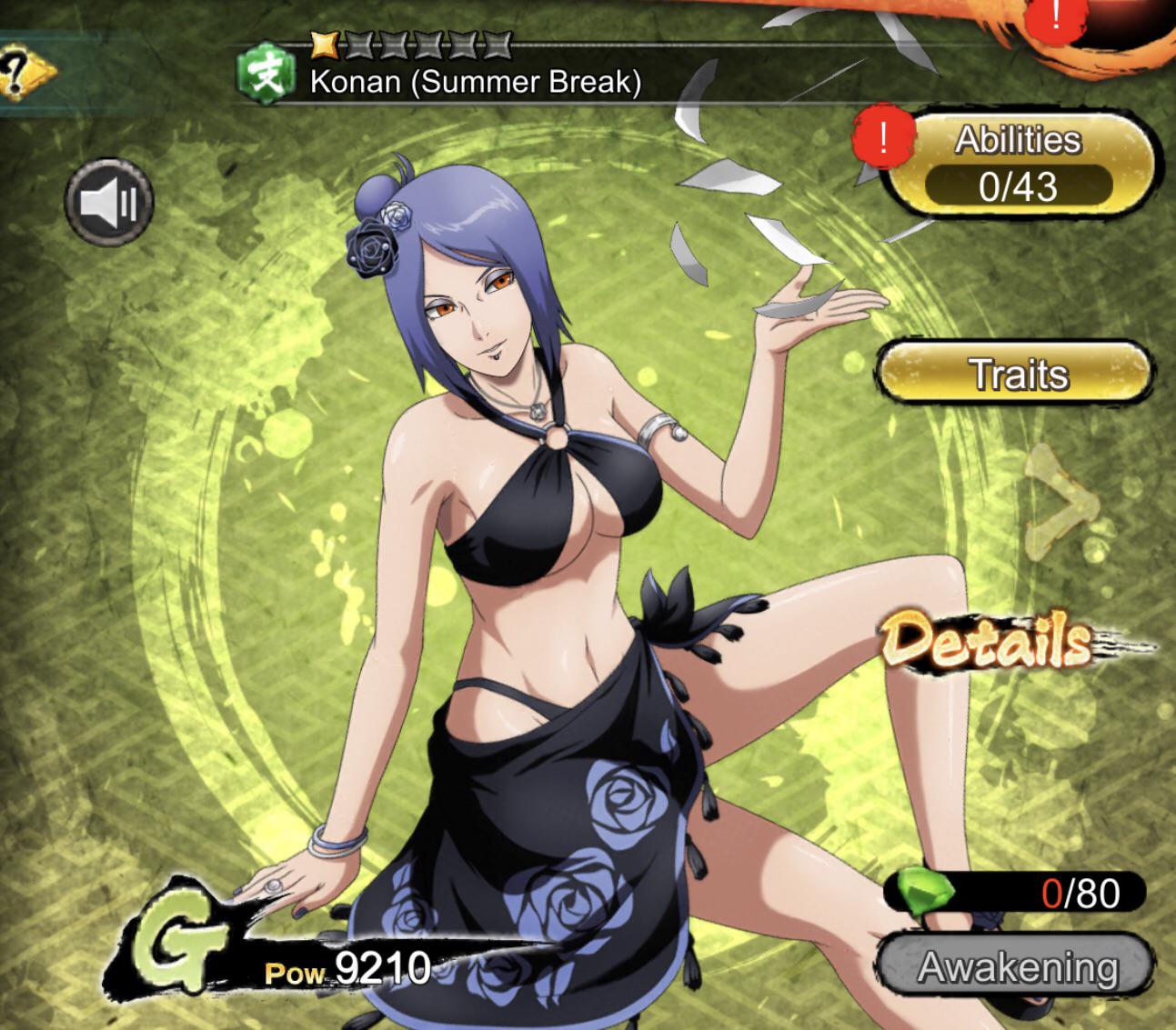Screen dimensions: 1176x1030
Task: Mute the character audio with the speaker icon
Action: [111, 202]
